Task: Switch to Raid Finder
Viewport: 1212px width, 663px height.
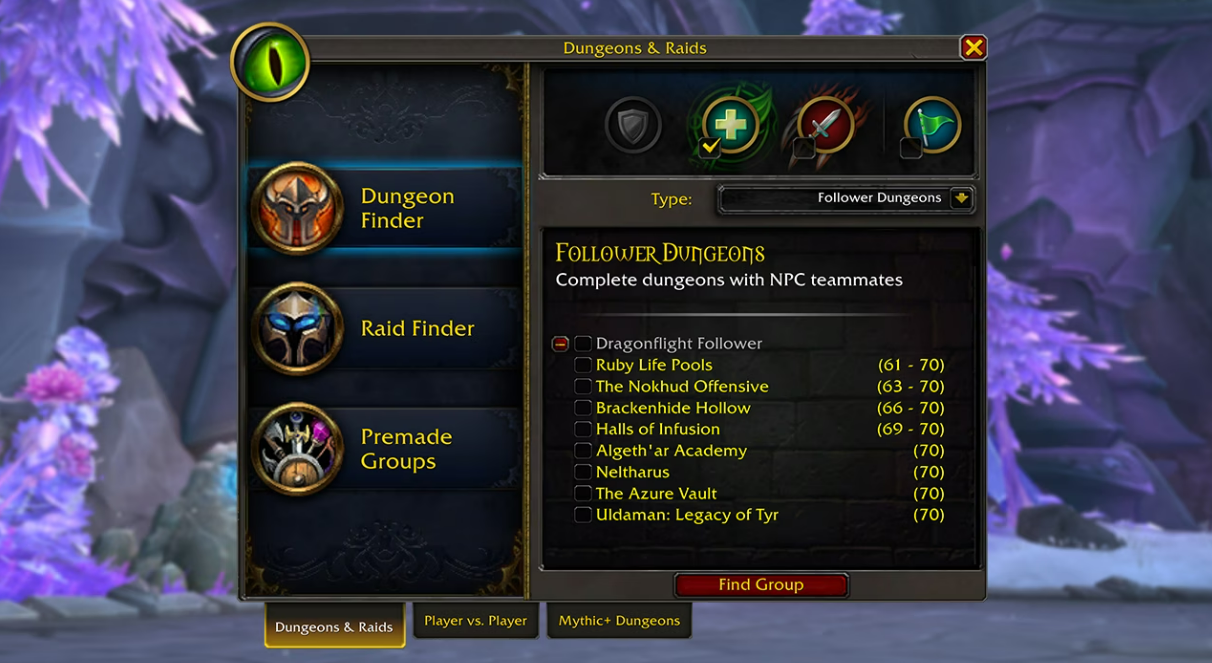Action: tap(385, 328)
